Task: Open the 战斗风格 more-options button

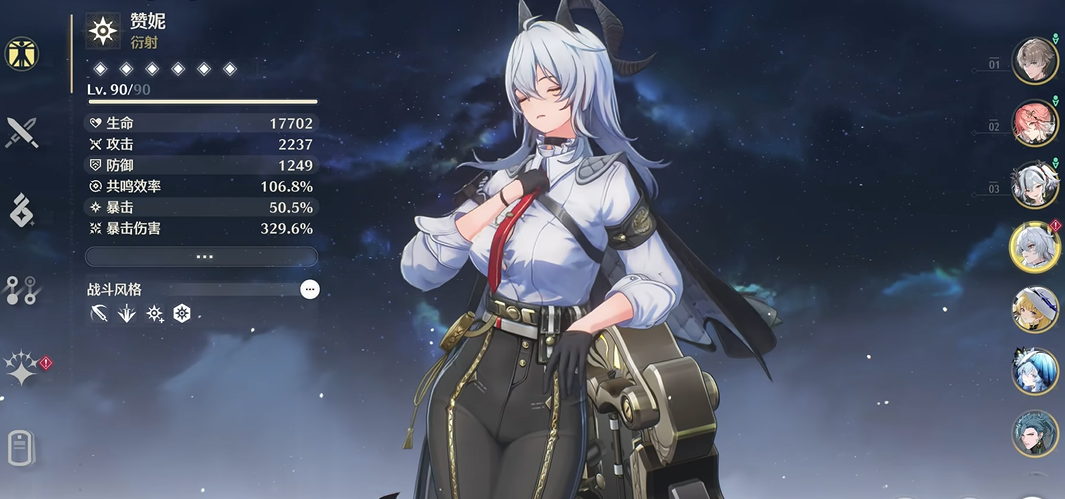Action: tap(310, 289)
